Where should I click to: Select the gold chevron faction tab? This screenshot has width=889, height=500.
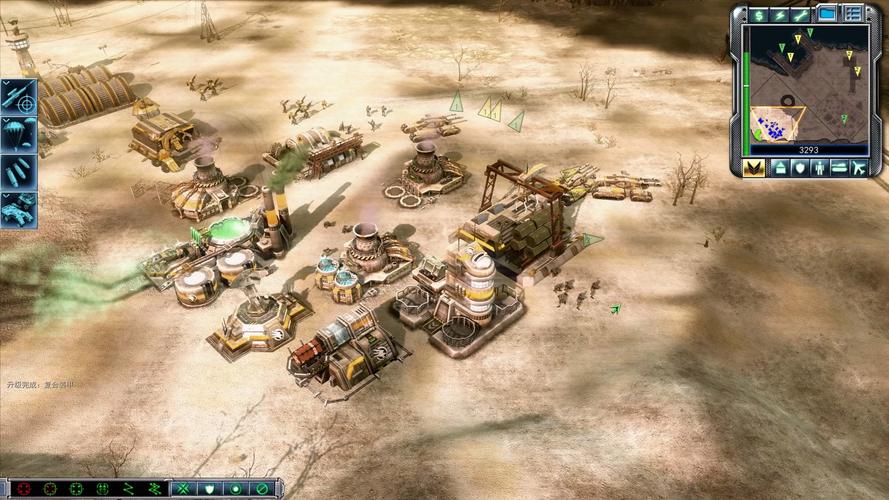tap(755, 168)
